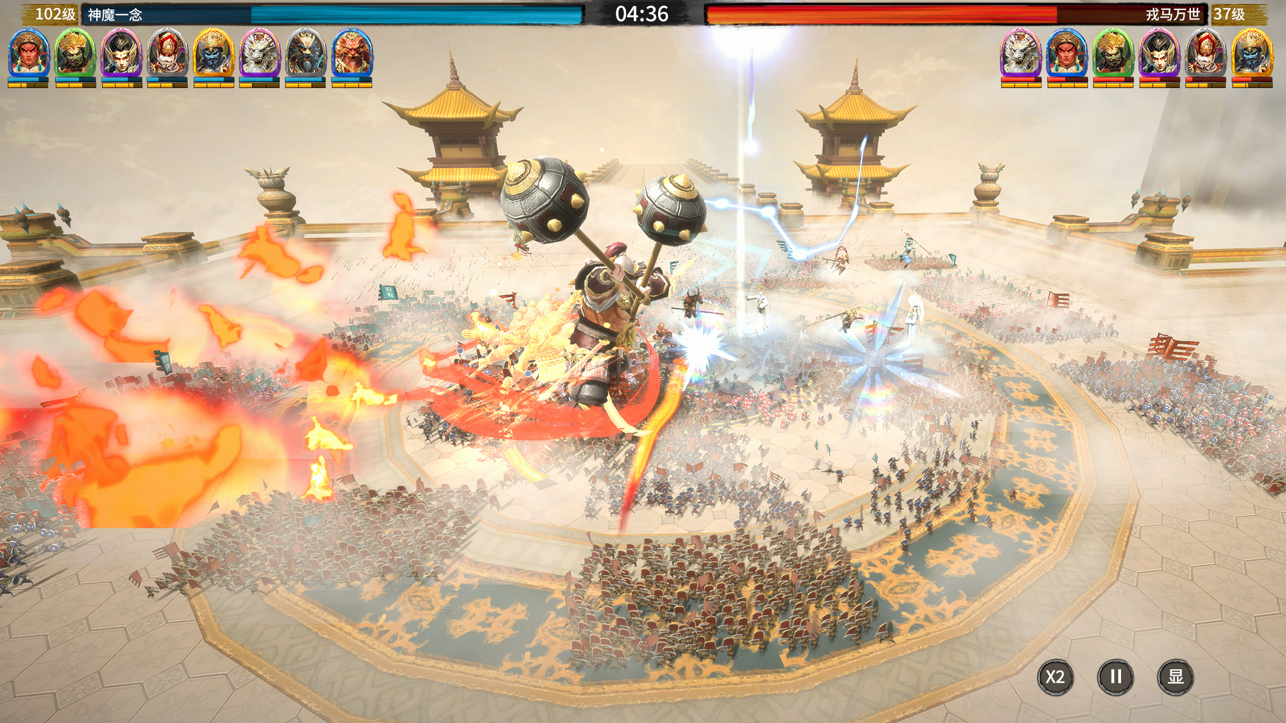
Task: Inspect 戎马万世's green-faced hero portrait
Action: [x=1113, y=53]
